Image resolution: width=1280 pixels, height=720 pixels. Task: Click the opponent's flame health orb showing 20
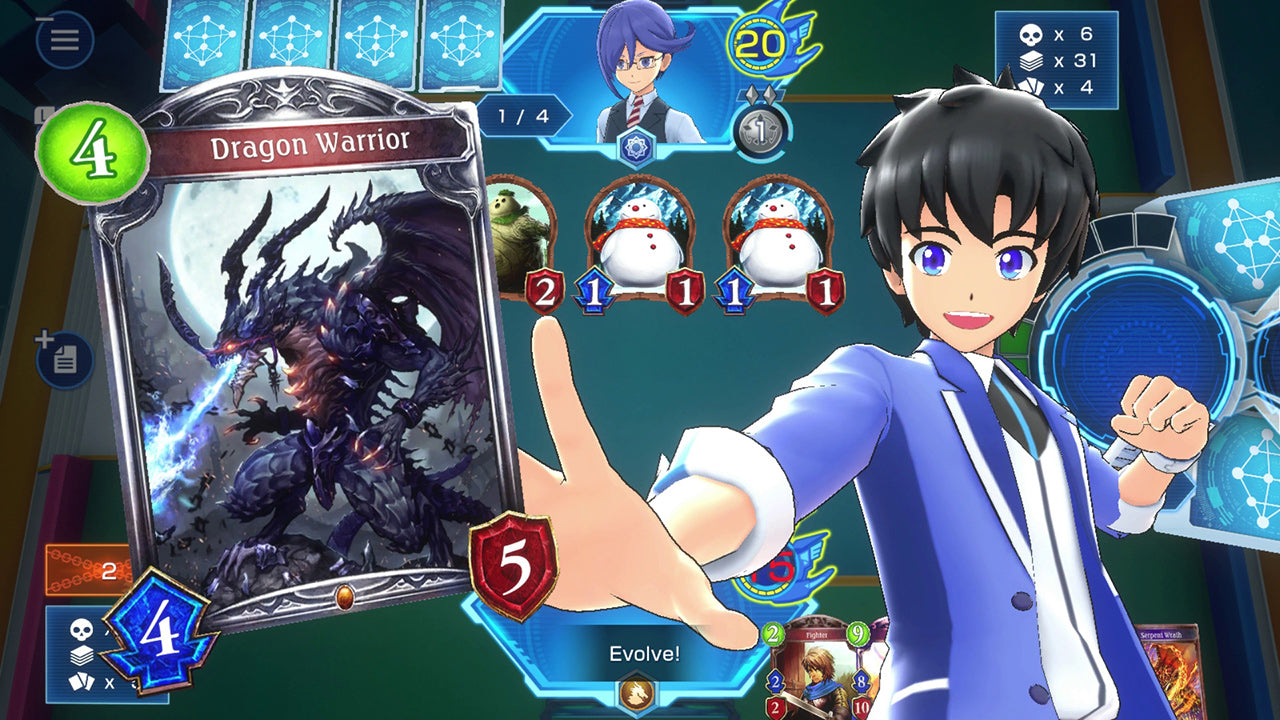762,45
